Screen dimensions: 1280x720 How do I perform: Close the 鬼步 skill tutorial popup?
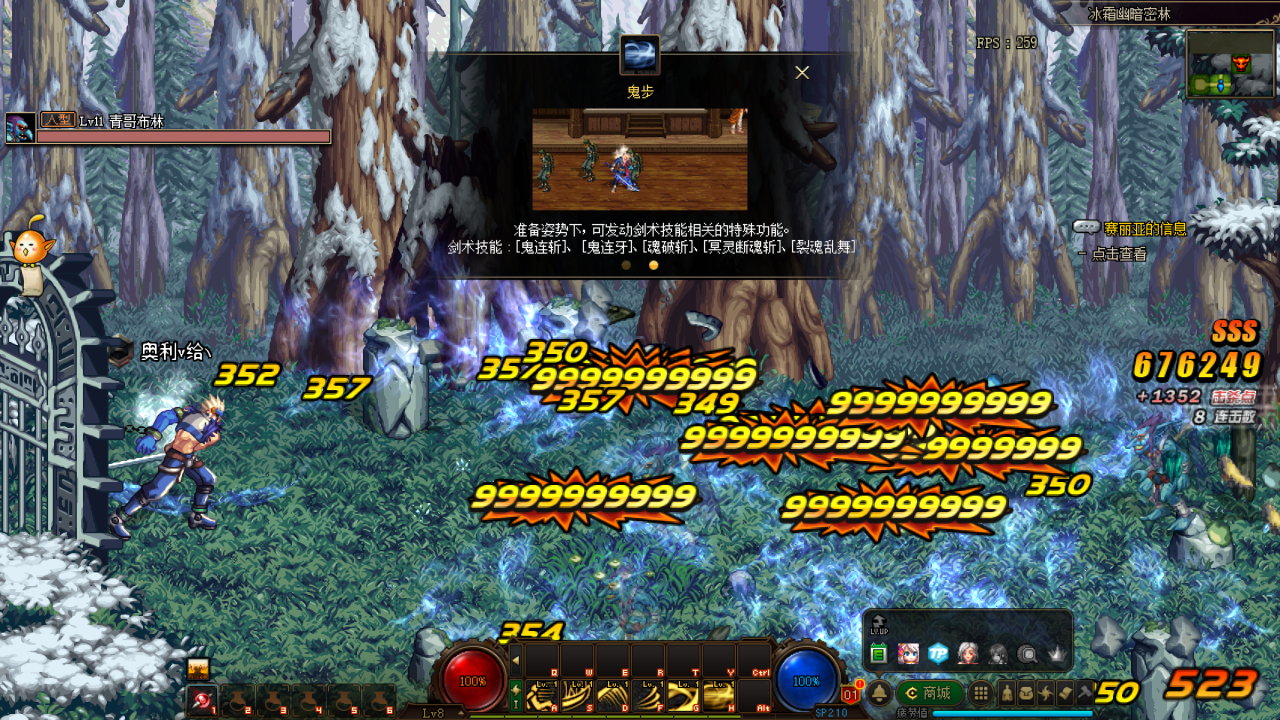802,72
